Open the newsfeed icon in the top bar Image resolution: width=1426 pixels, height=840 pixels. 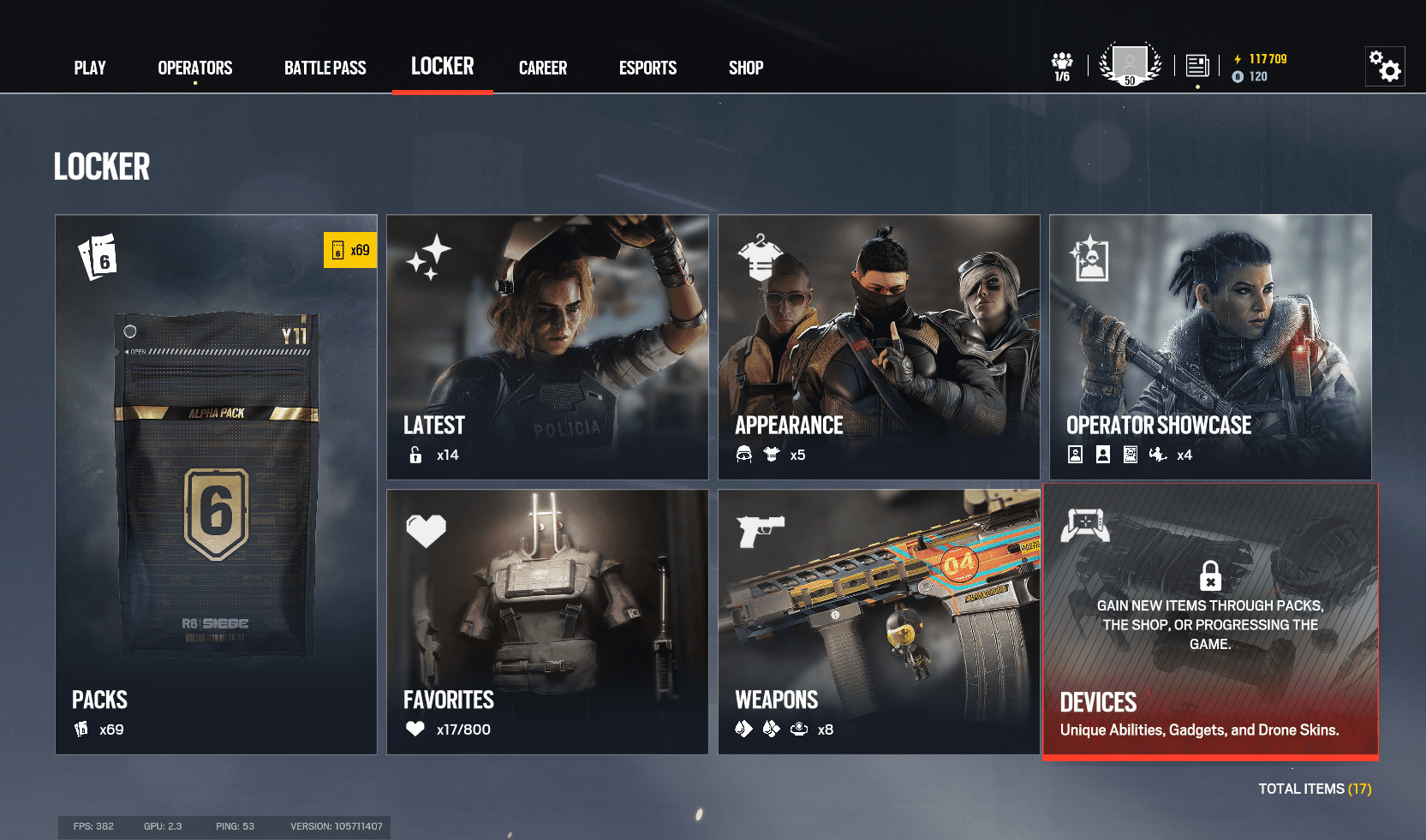tap(1196, 65)
